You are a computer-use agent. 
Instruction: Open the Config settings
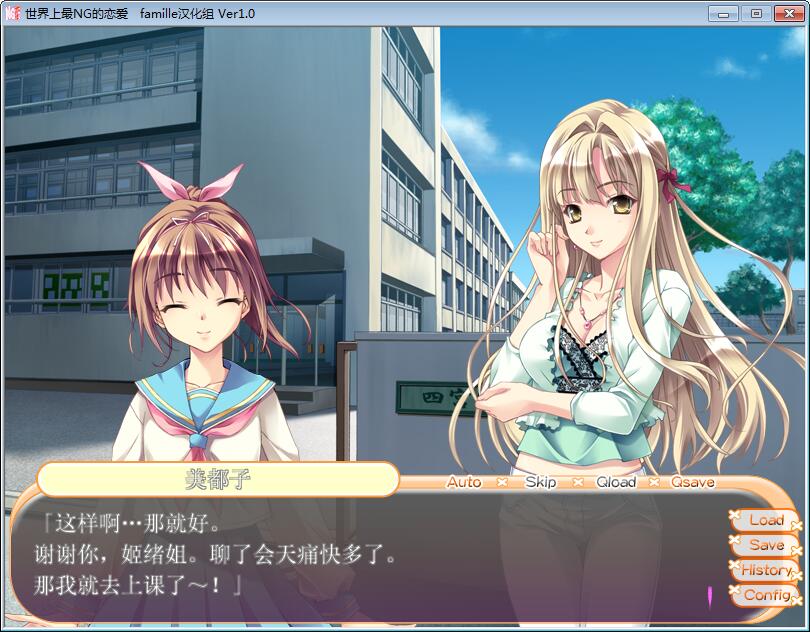tap(766, 595)
